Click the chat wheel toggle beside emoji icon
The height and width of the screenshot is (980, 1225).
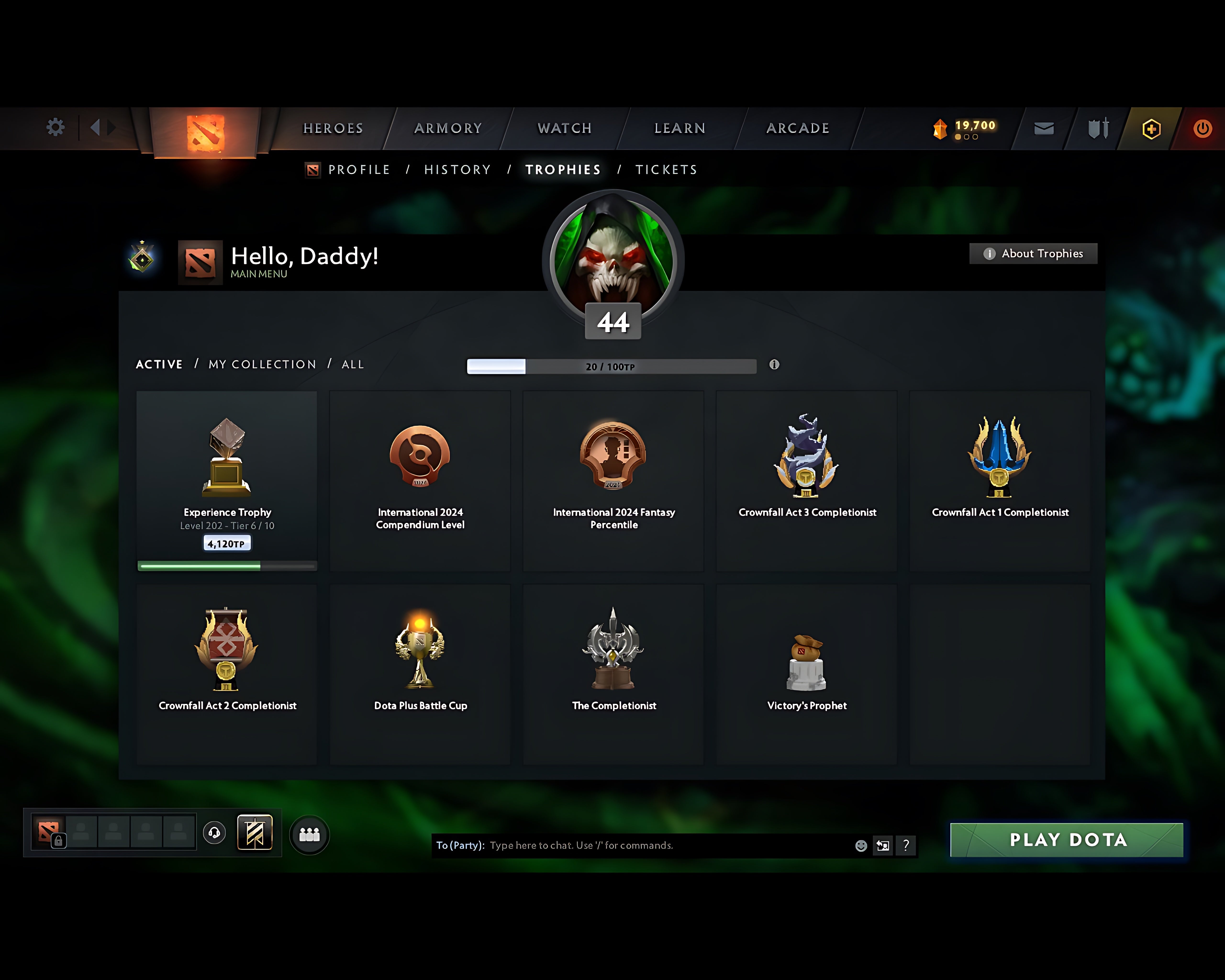tap(882, 845)
